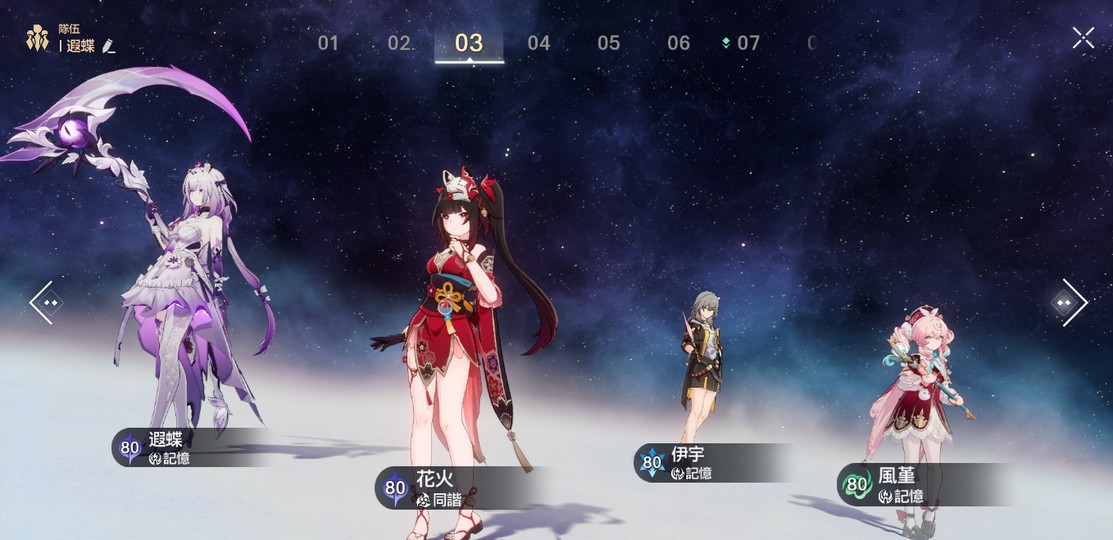1113x540 pixels.
Task: Go to team tab 07
Action: pos(747,43)
